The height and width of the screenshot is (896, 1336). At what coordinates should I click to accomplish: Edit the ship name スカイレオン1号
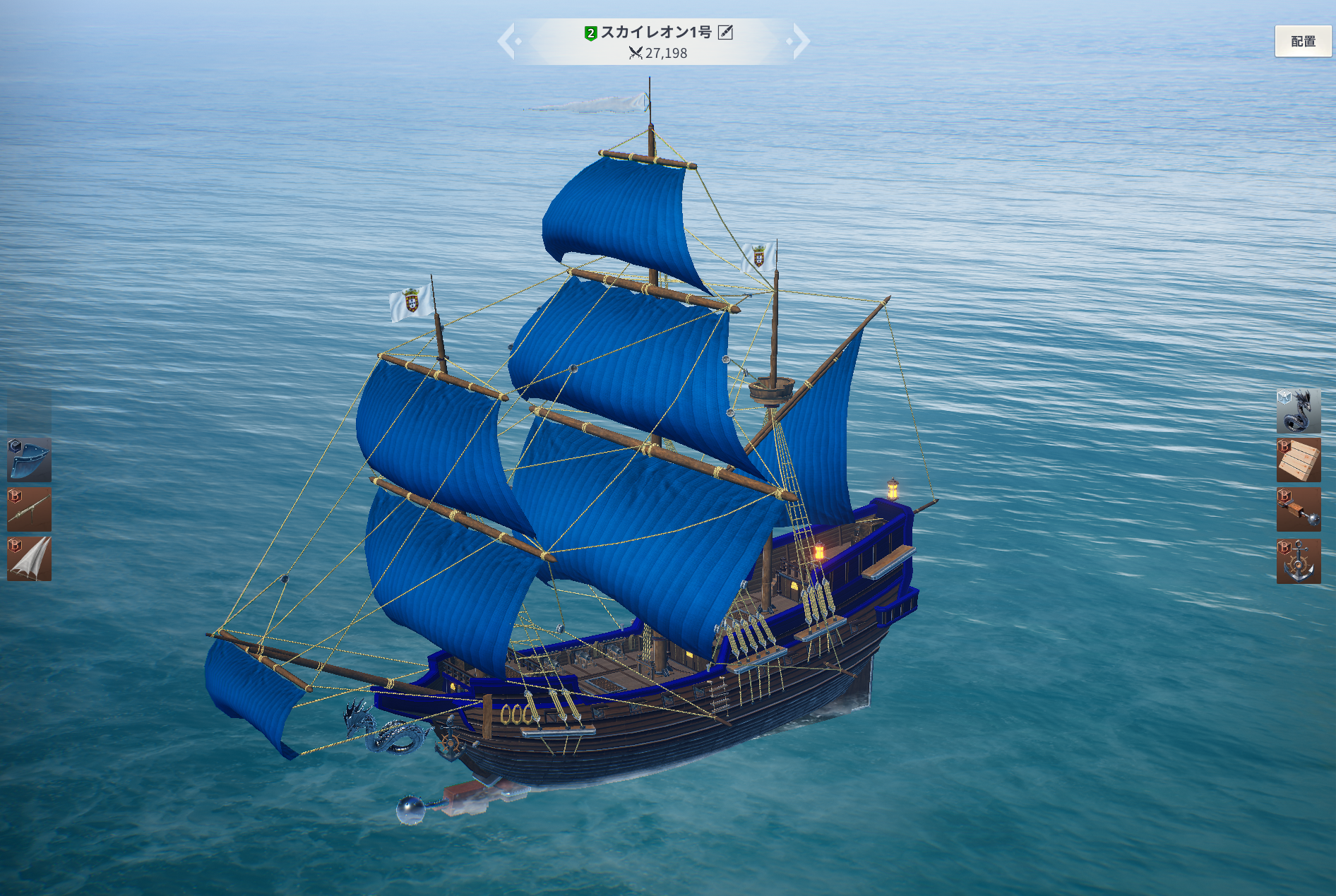pyautogui.click(x=725, y=32)
